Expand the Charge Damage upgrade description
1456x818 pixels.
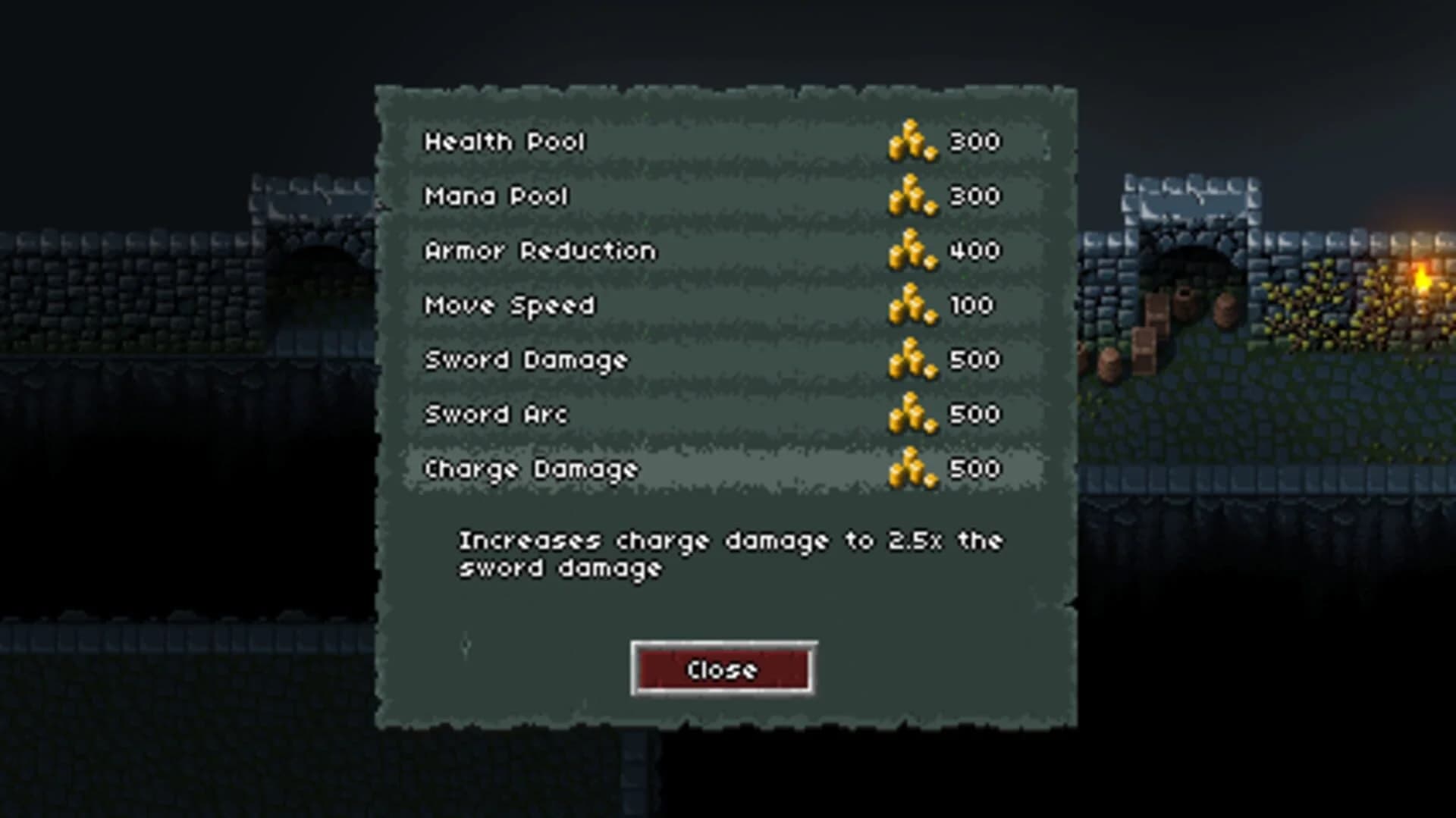coord(531,469)
